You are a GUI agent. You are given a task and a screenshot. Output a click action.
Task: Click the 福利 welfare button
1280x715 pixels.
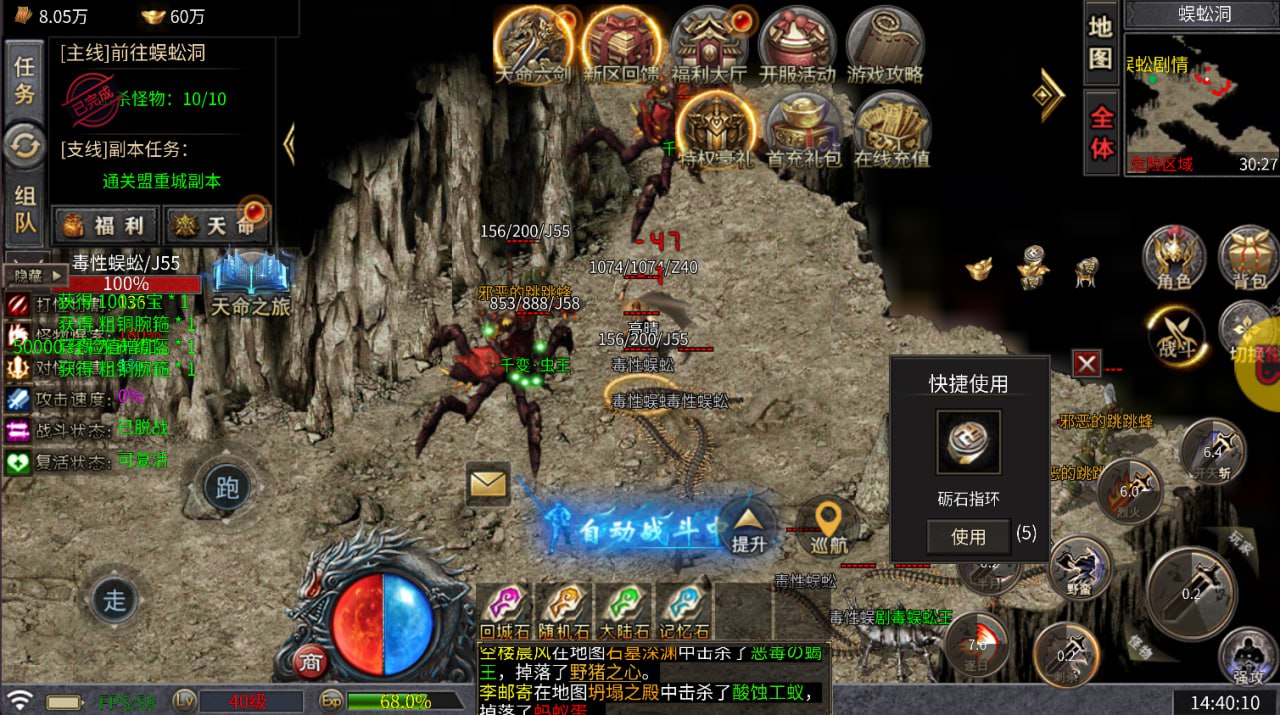tap(106, 225)
